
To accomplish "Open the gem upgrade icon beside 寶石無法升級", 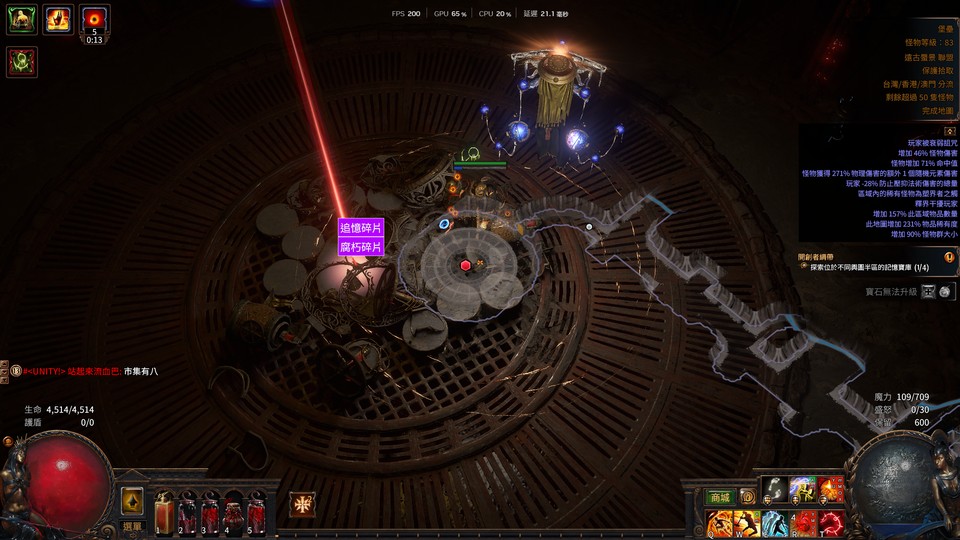I will coord(929,291).
